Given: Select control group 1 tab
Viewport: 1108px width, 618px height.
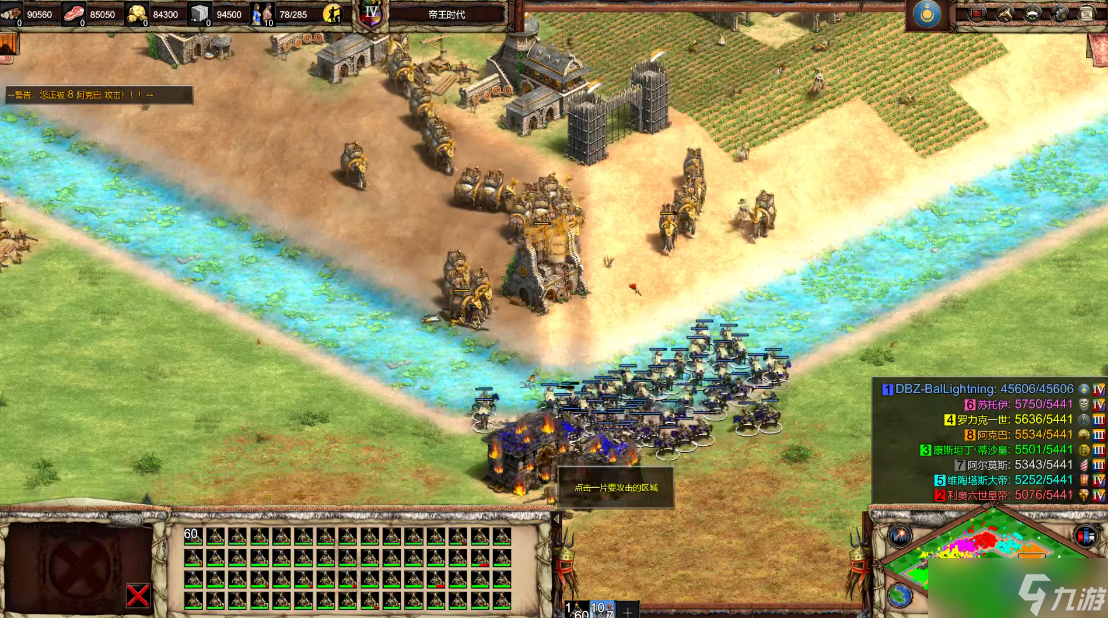Looking at the screenshot, I should pos(575,609).
